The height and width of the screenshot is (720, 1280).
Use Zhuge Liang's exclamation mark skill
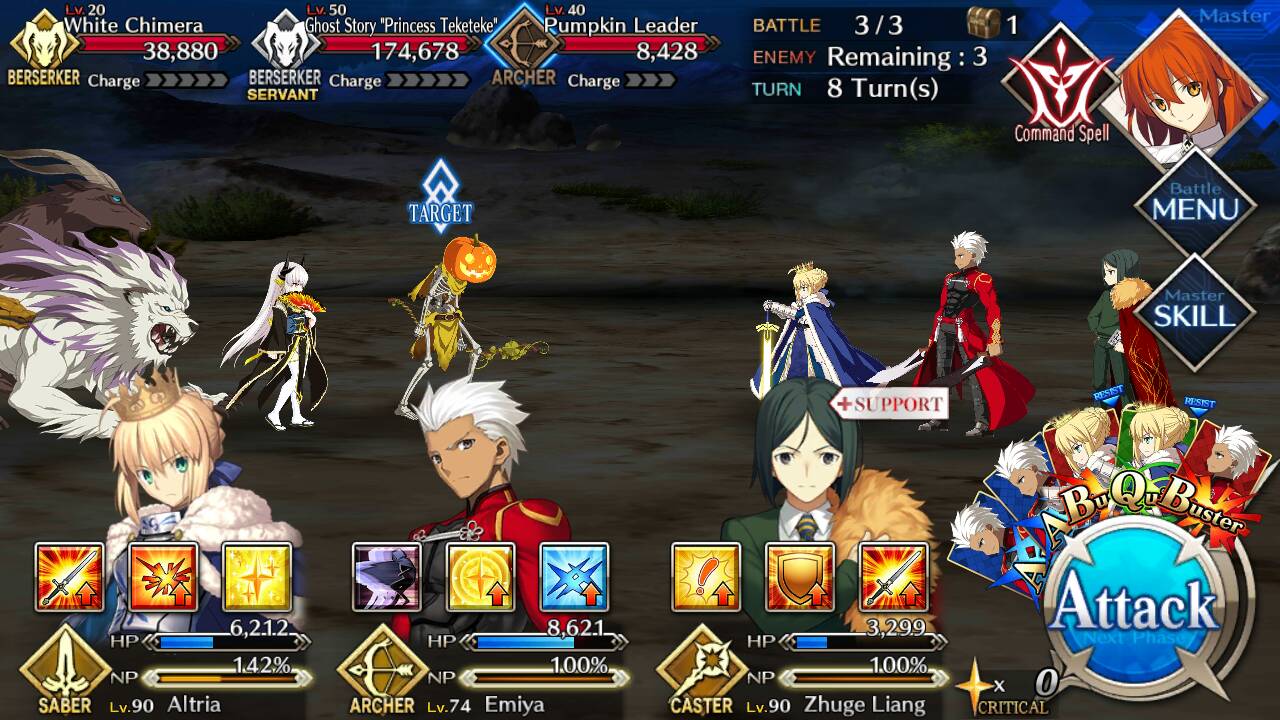[706, 577]
